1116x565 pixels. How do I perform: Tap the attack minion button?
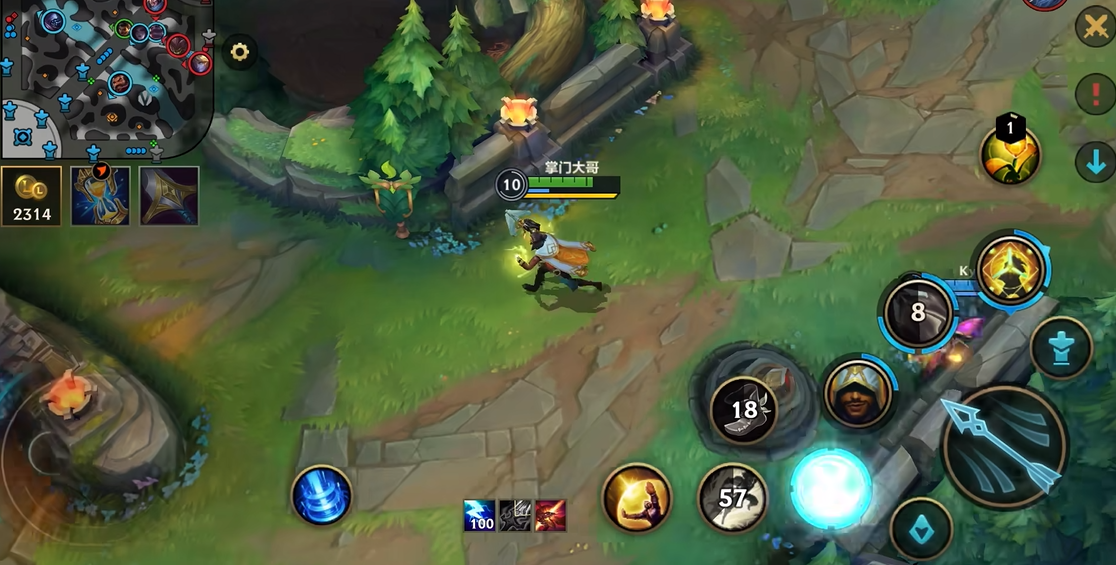coord(921,529)
